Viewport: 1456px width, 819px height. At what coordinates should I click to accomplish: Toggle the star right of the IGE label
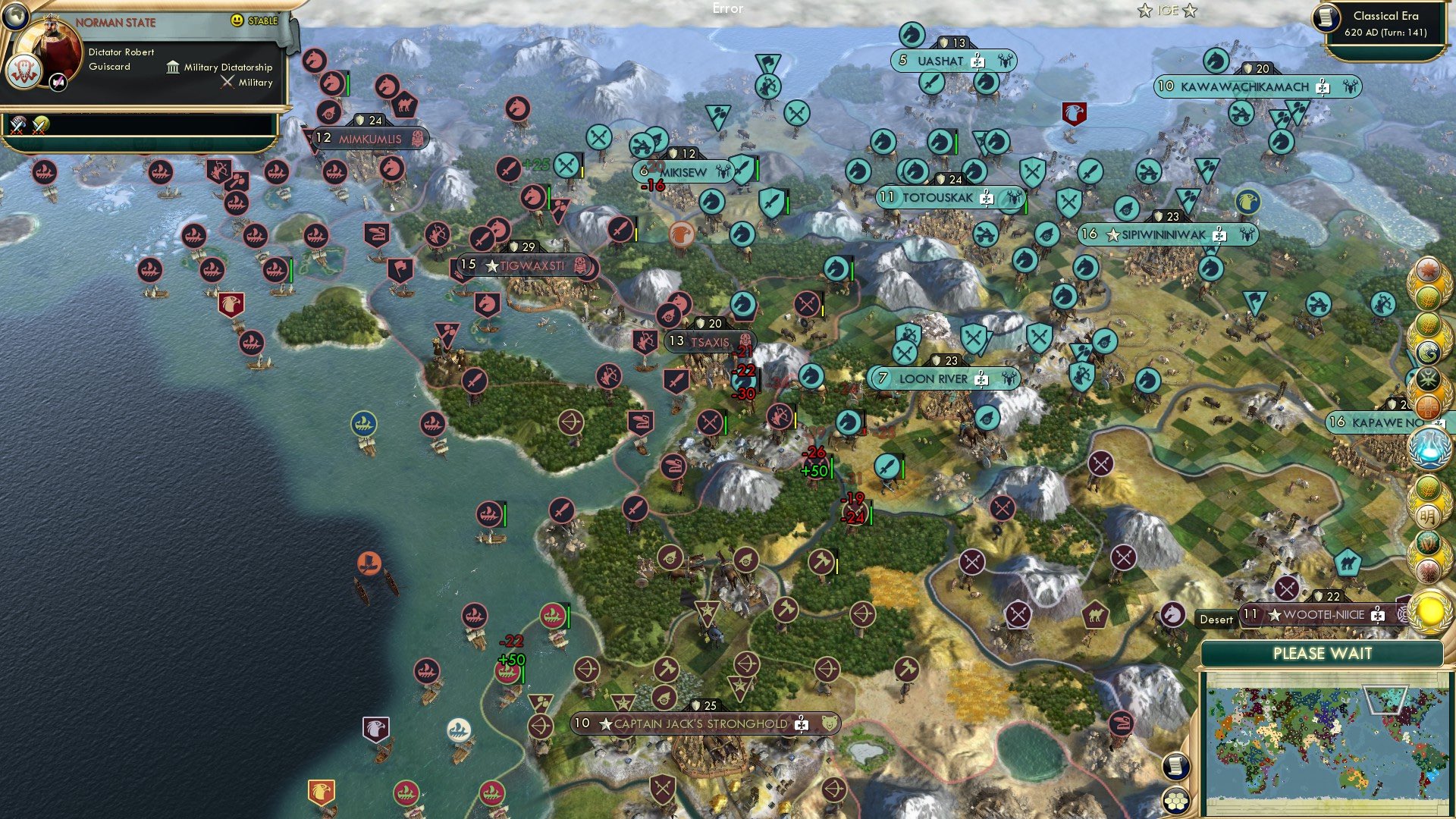[x=1190, y=11]
